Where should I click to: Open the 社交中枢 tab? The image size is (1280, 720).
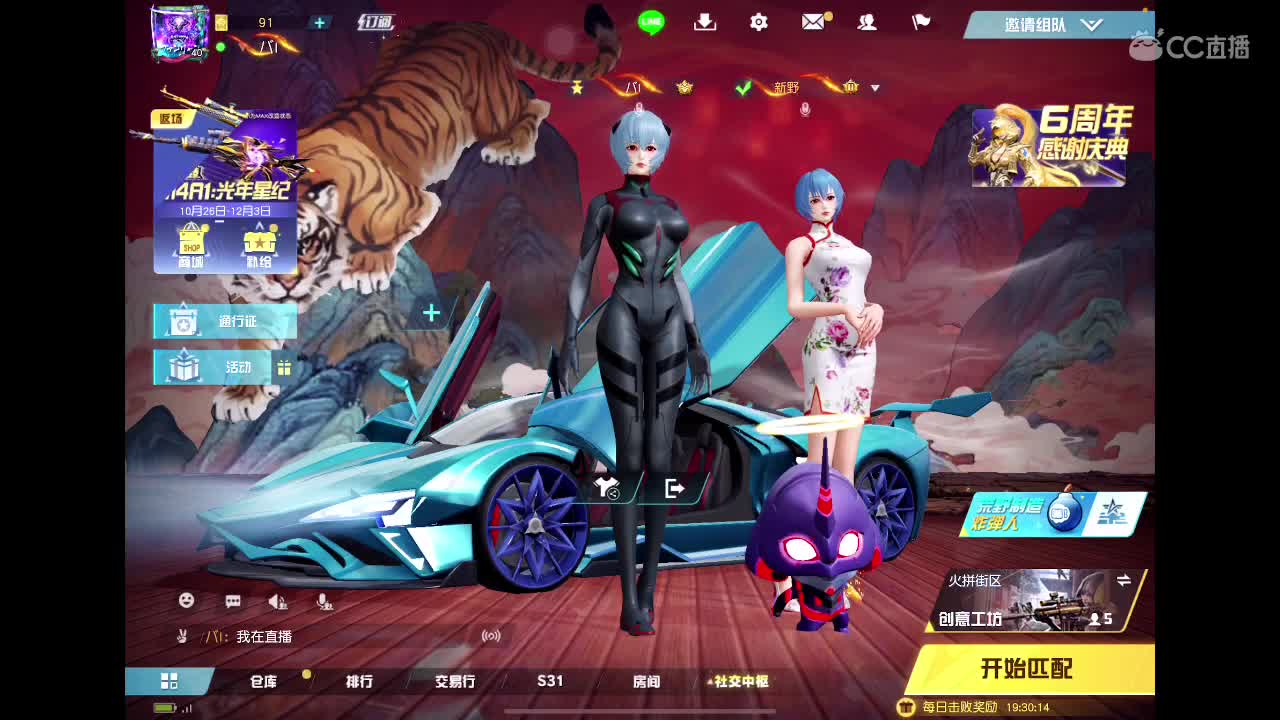pos(740,680)
